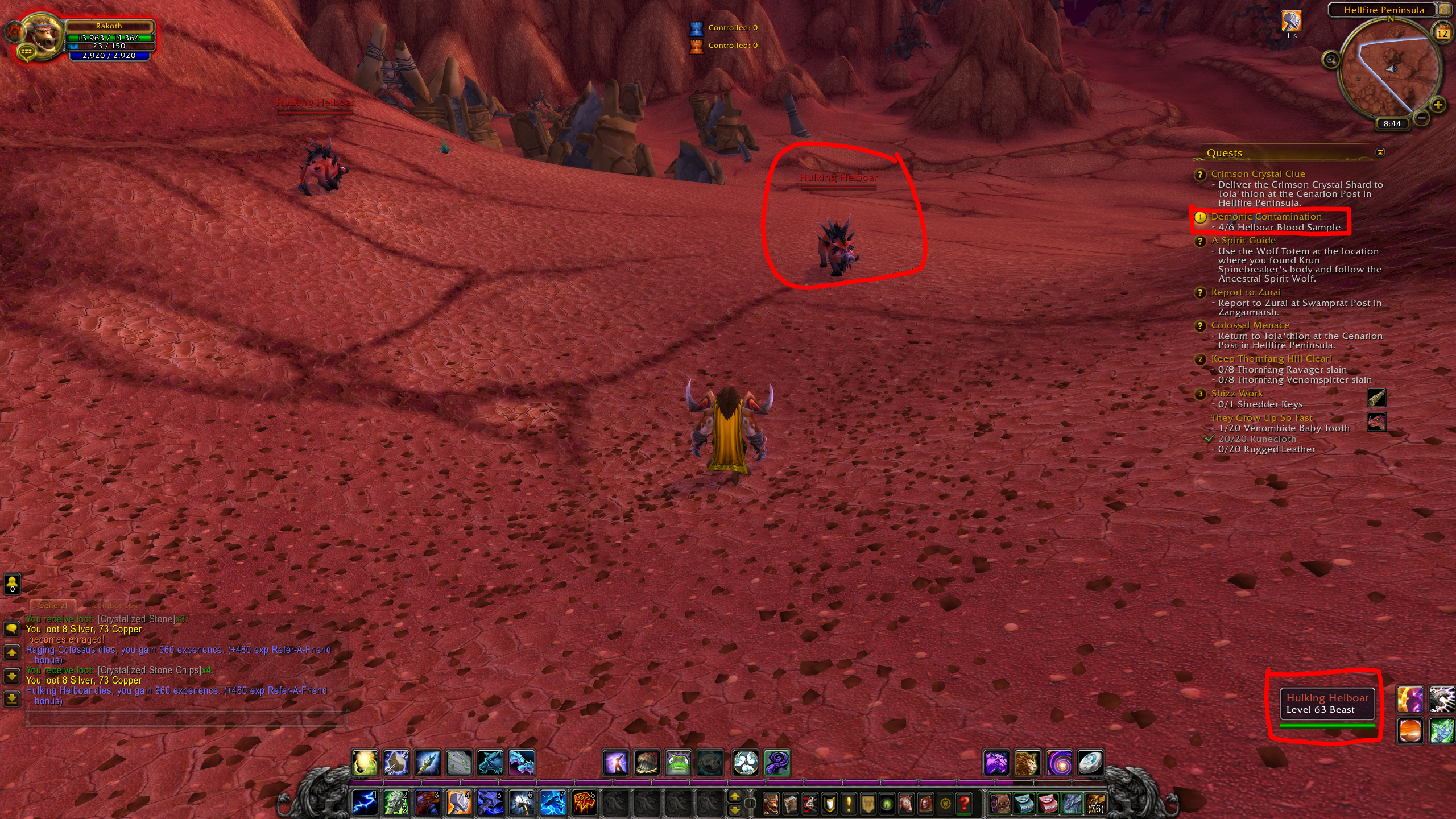Use the Ghost Wolf ability icon
This screenshot has width=1456, height=819.
click(490, 763)
